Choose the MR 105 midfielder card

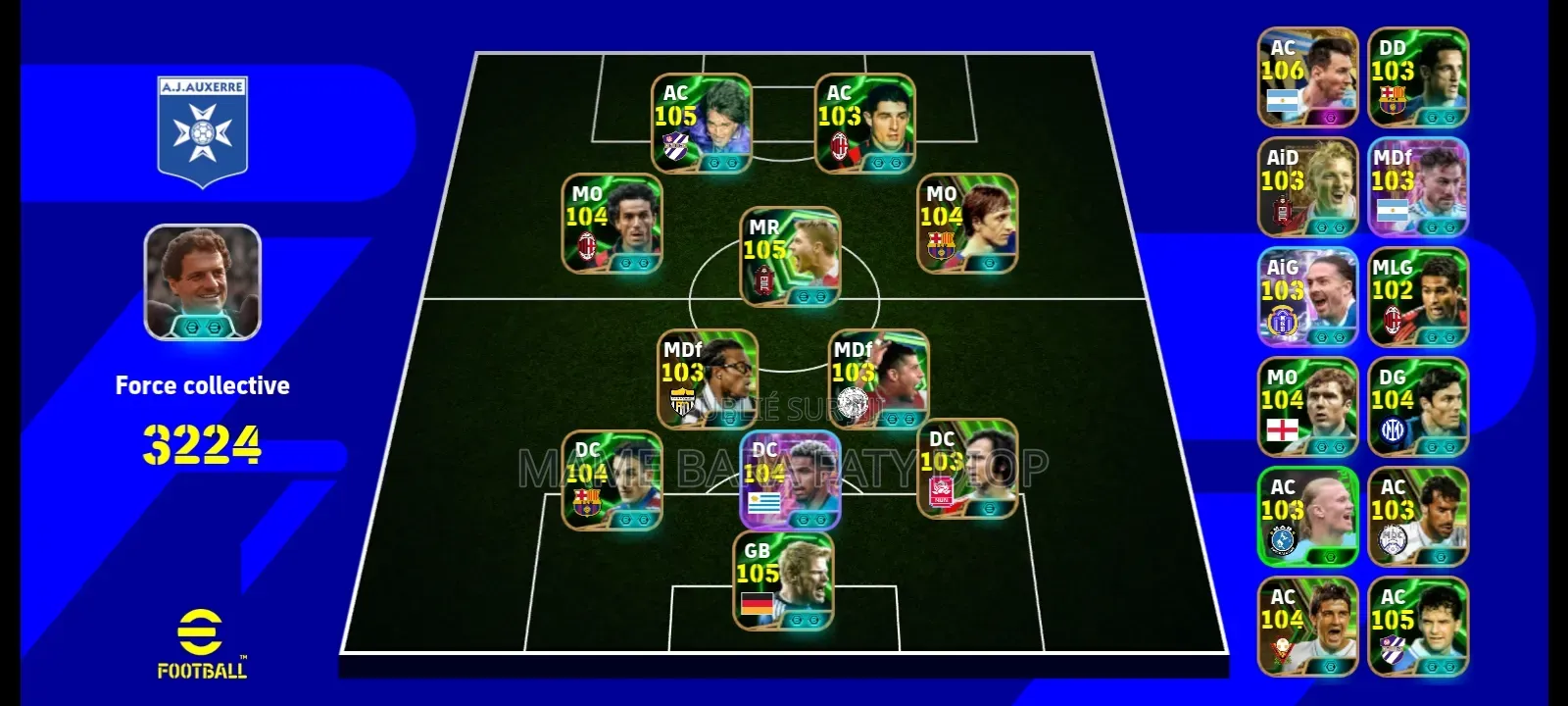(790, 257)
